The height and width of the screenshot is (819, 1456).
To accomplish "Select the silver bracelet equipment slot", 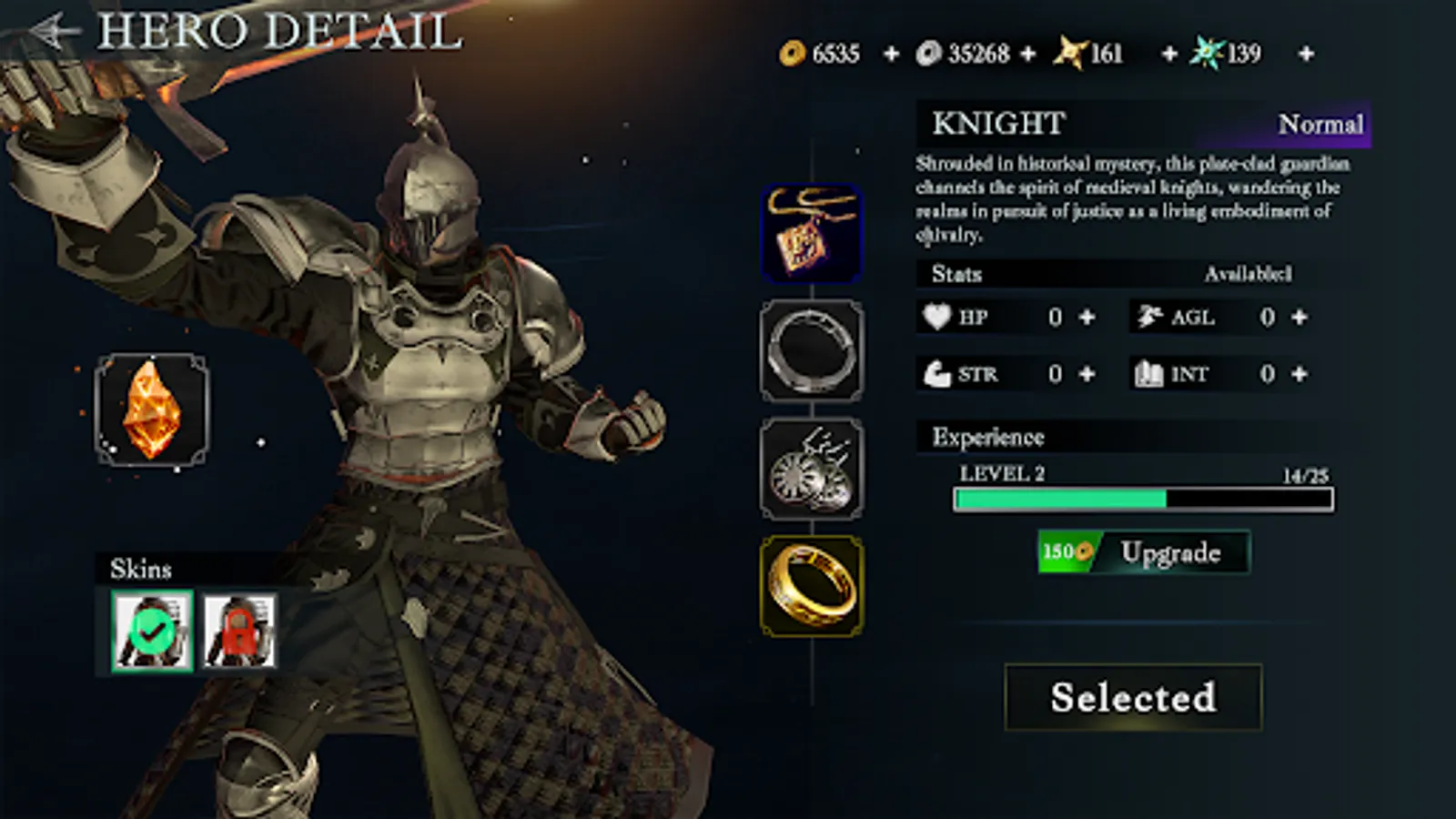I will coord(813,350).
